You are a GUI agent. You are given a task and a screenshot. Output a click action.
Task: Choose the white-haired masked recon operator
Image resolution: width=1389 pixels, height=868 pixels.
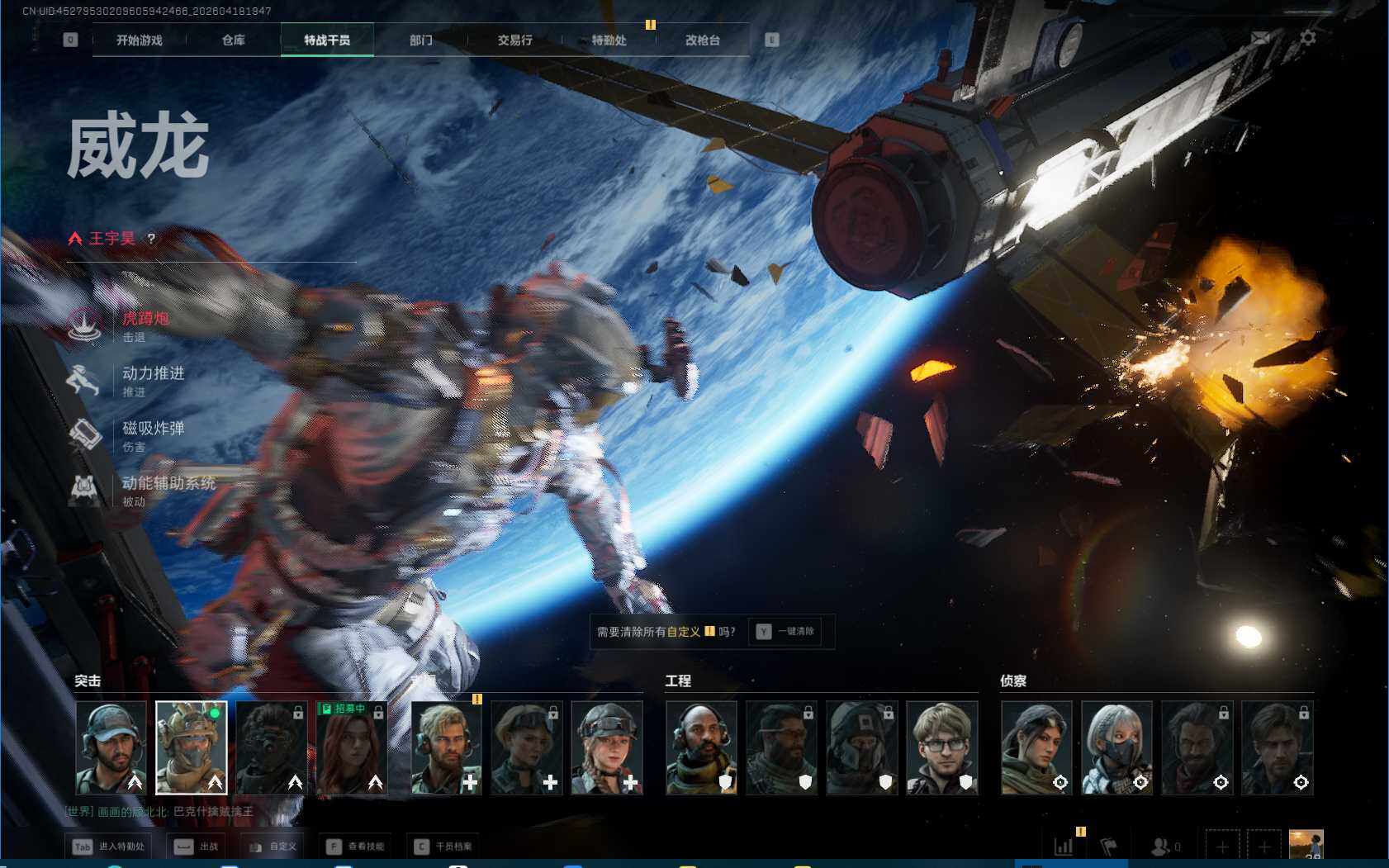pos(1116,748)
